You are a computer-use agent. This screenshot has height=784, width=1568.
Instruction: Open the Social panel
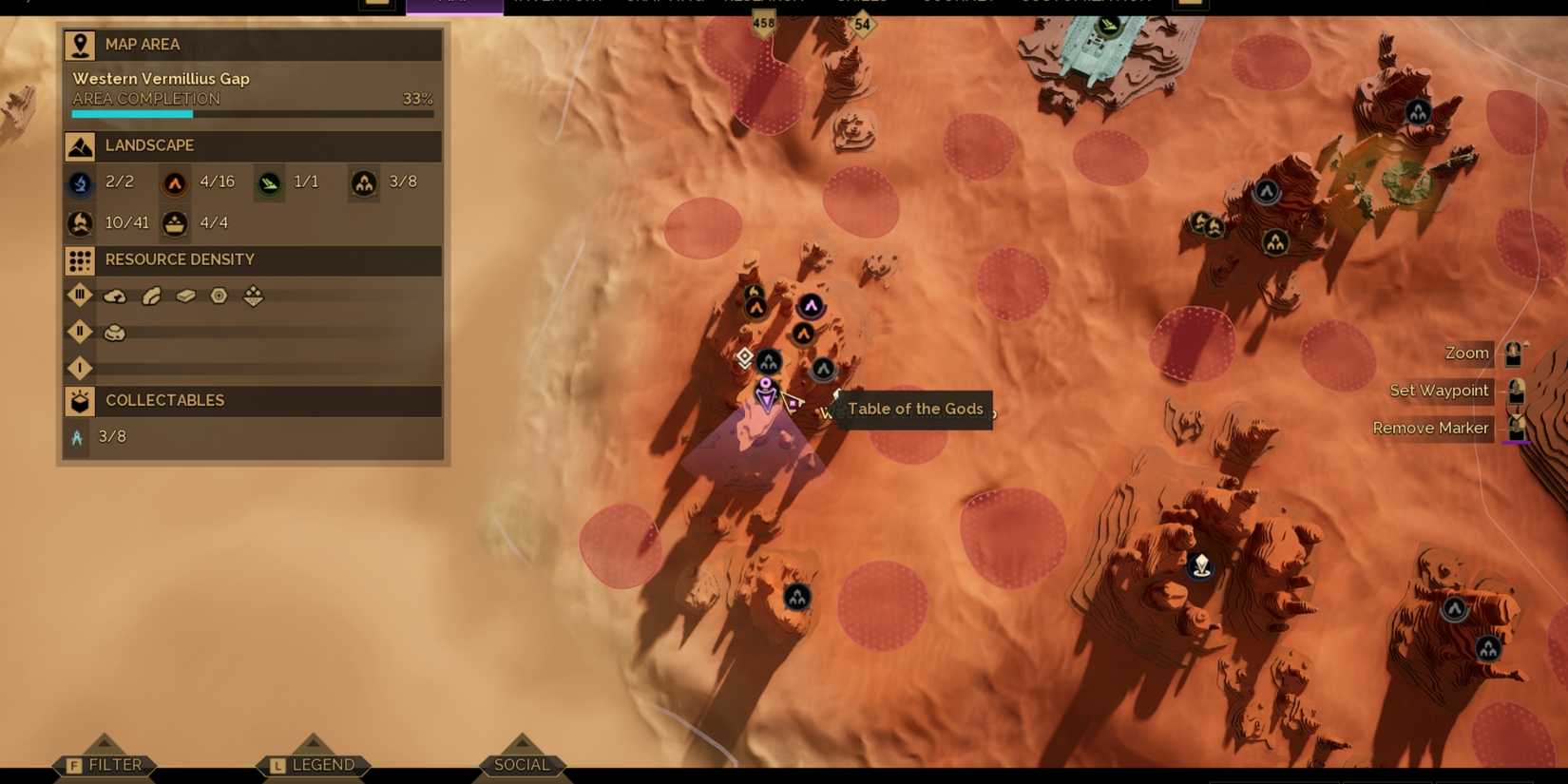522,764
